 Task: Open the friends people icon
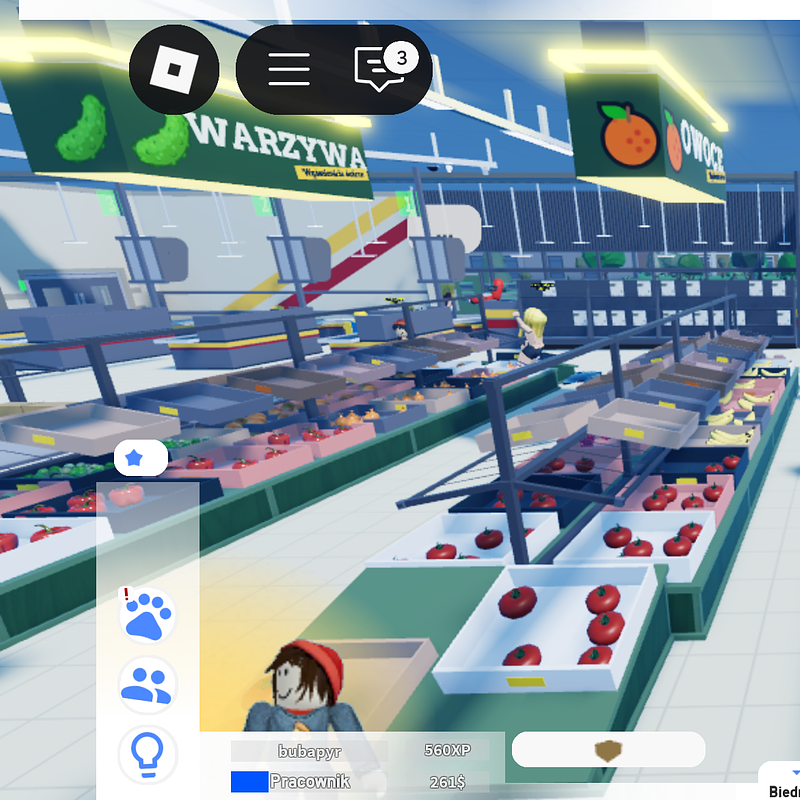click(x=148, y=684)
